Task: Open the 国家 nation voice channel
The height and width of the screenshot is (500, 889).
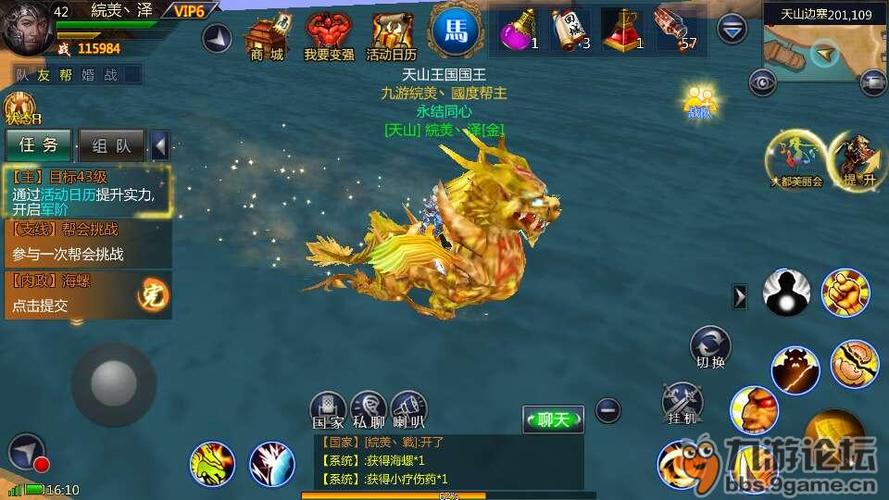Action: click(x=328, y=411)
